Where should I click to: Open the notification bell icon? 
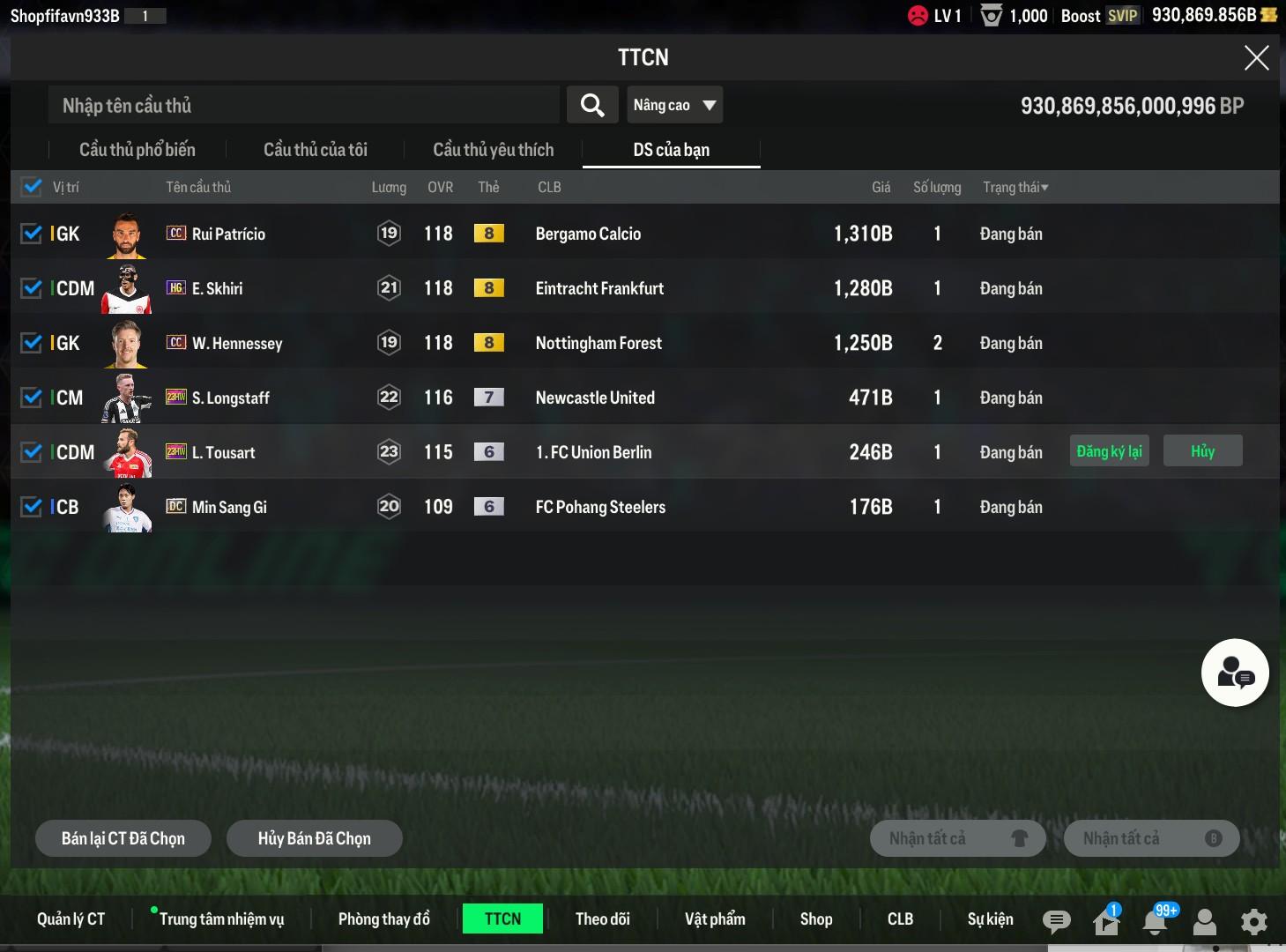pos(1155,921)
